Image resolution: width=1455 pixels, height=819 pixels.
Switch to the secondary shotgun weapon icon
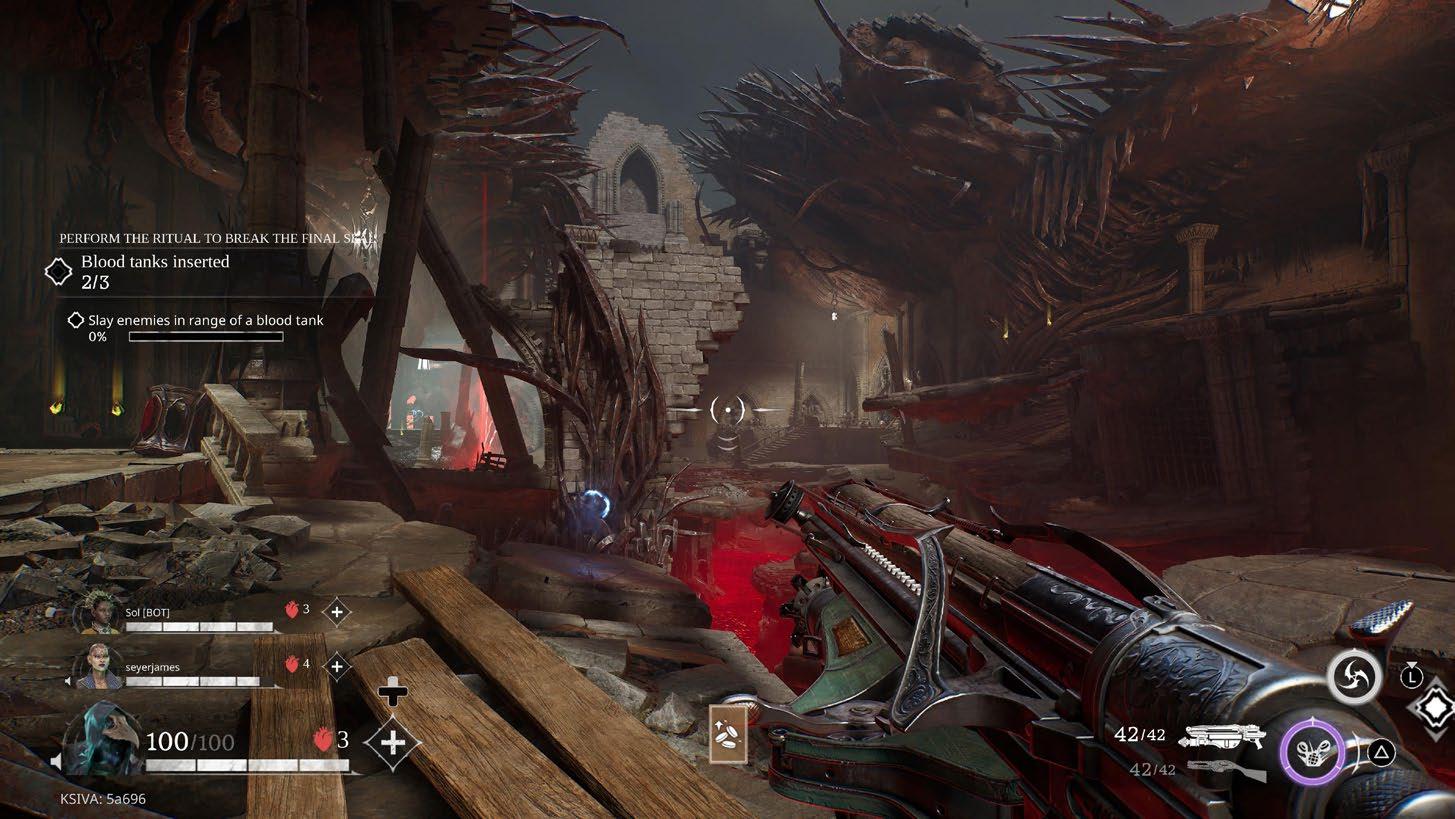click(1225, 770)
